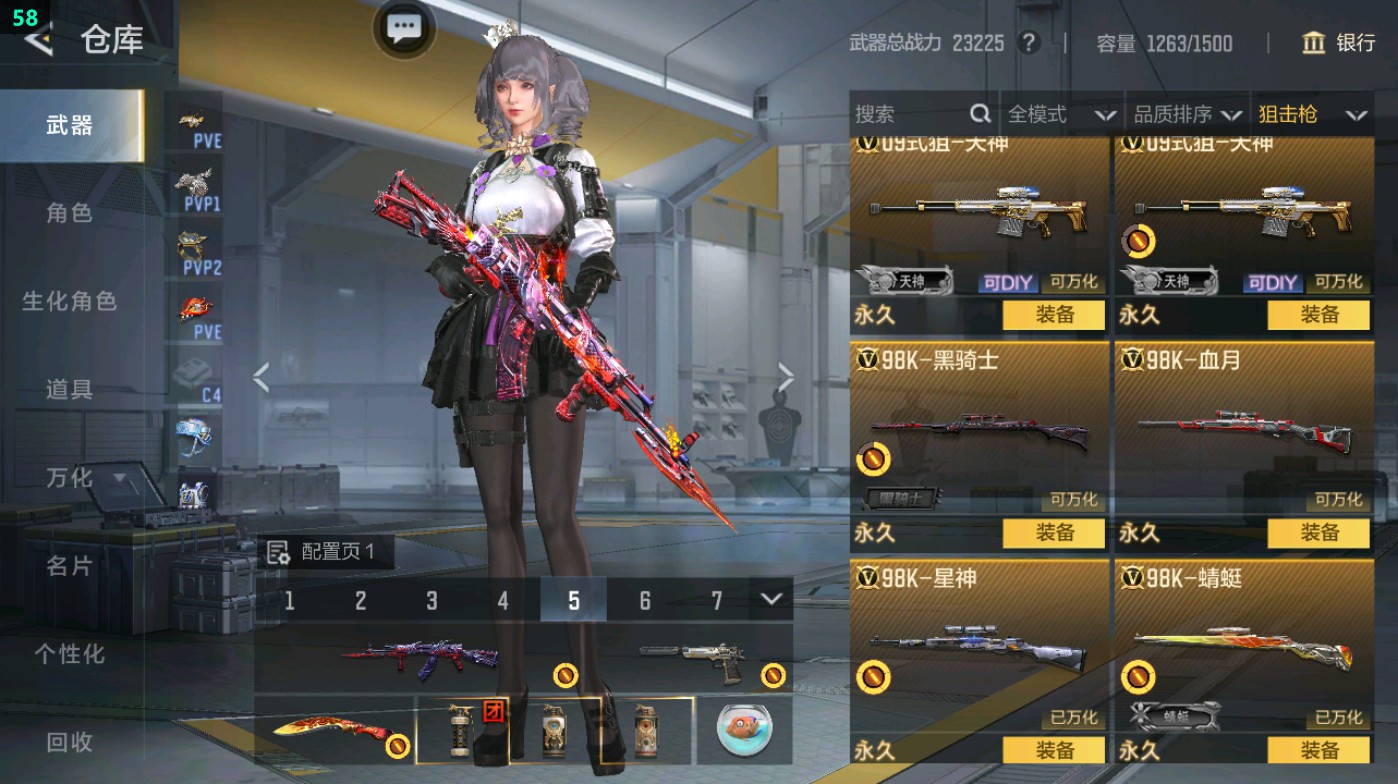This screenshot has width=1398, height=784.
Task: Click 可DIY on the first 09式狙-天神
Action: 1010,283
